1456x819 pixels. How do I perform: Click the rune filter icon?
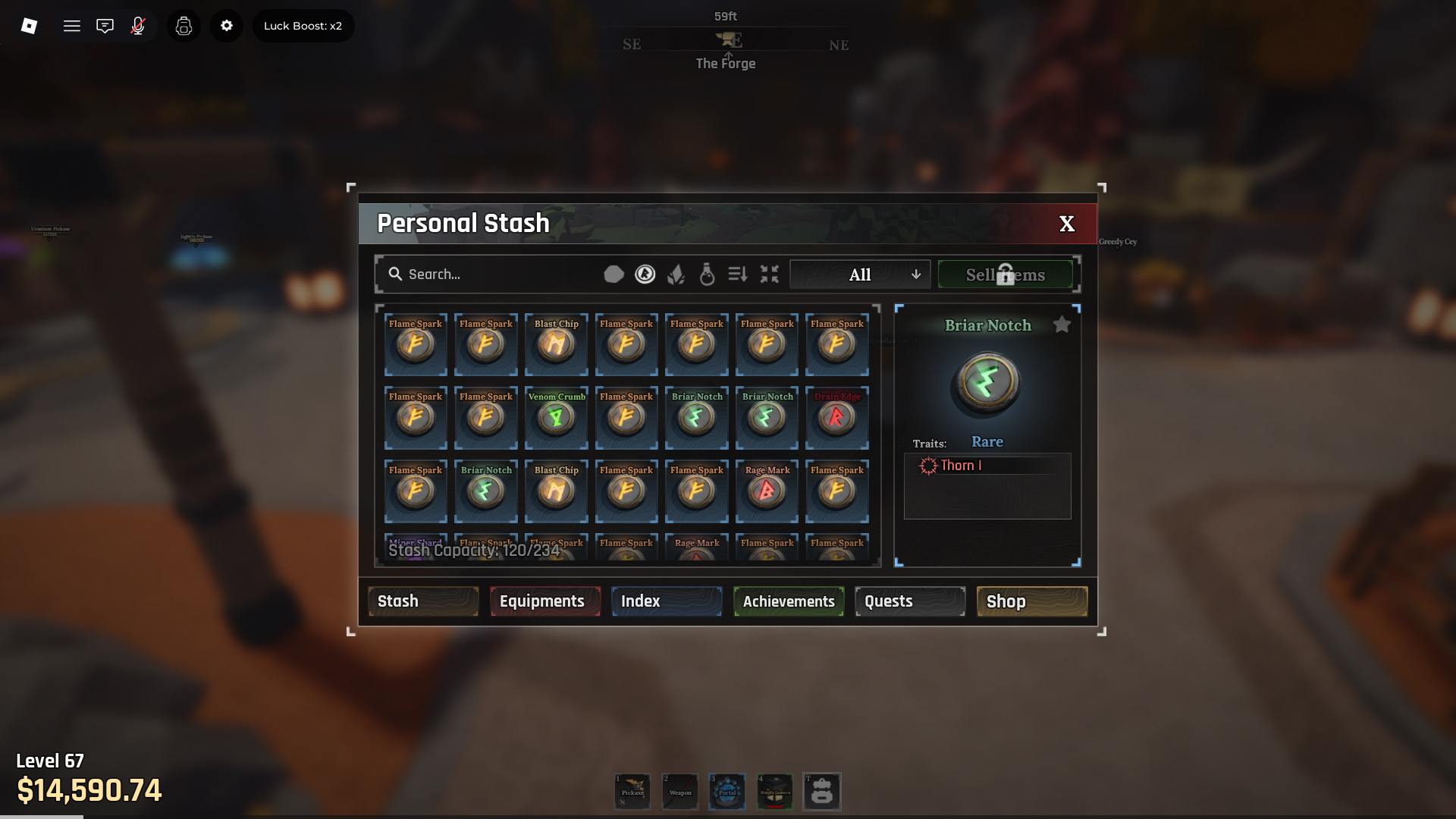coord(645,274)
